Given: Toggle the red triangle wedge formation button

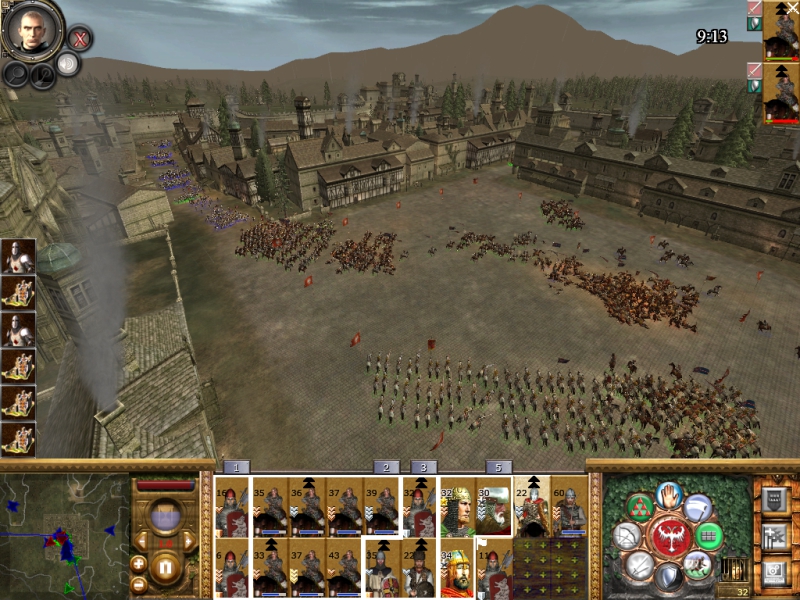Looking at the screenshot, I should [x=638, y=507].
